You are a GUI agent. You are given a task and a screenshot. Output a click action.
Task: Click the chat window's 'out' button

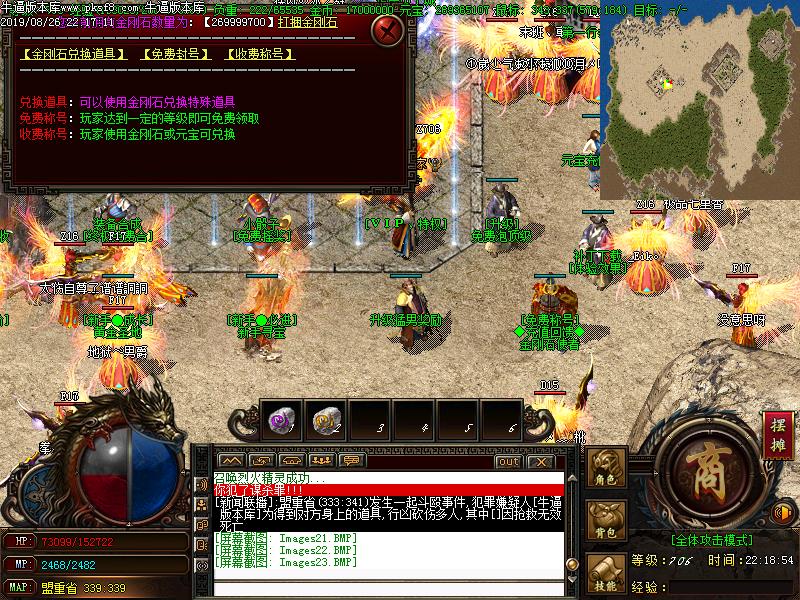[508, 461]
